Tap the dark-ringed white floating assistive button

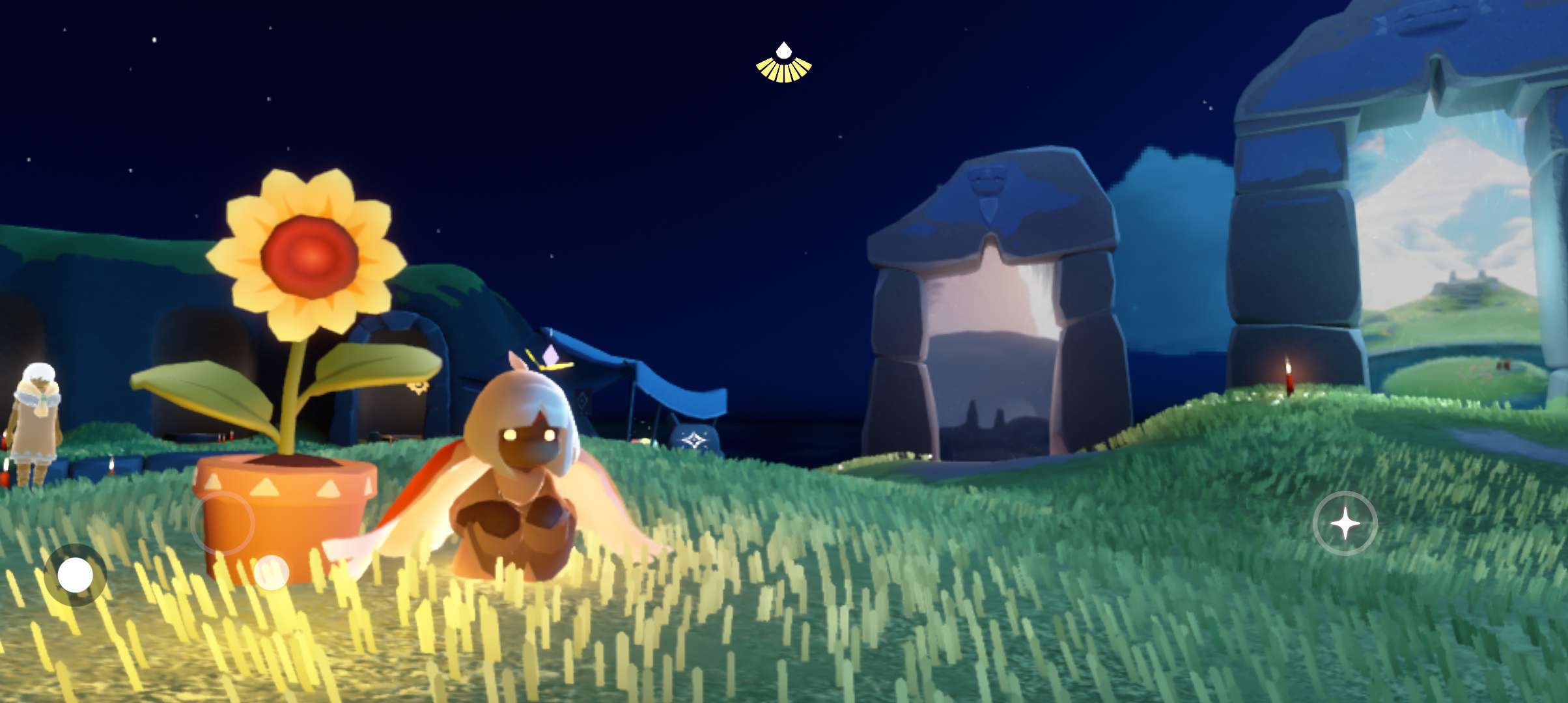coord(75,575)
